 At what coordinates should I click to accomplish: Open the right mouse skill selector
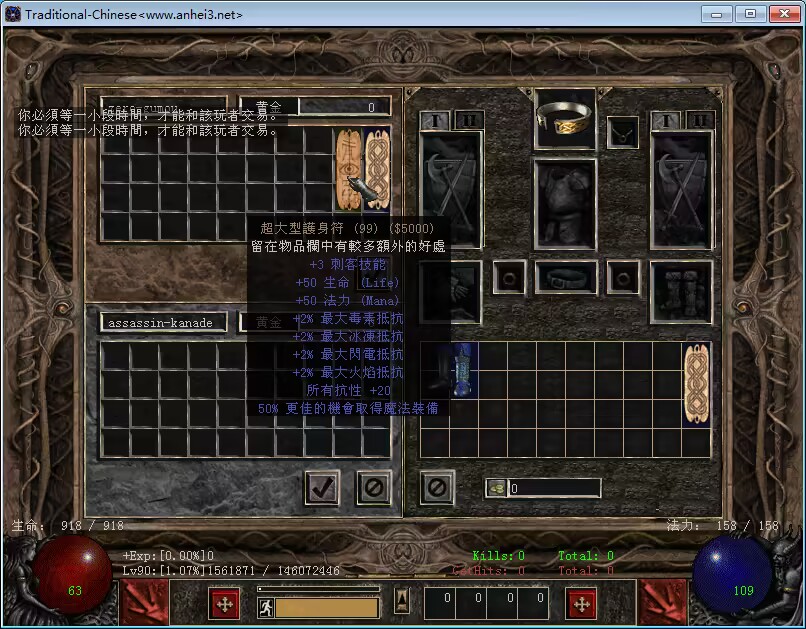[582, 604]
